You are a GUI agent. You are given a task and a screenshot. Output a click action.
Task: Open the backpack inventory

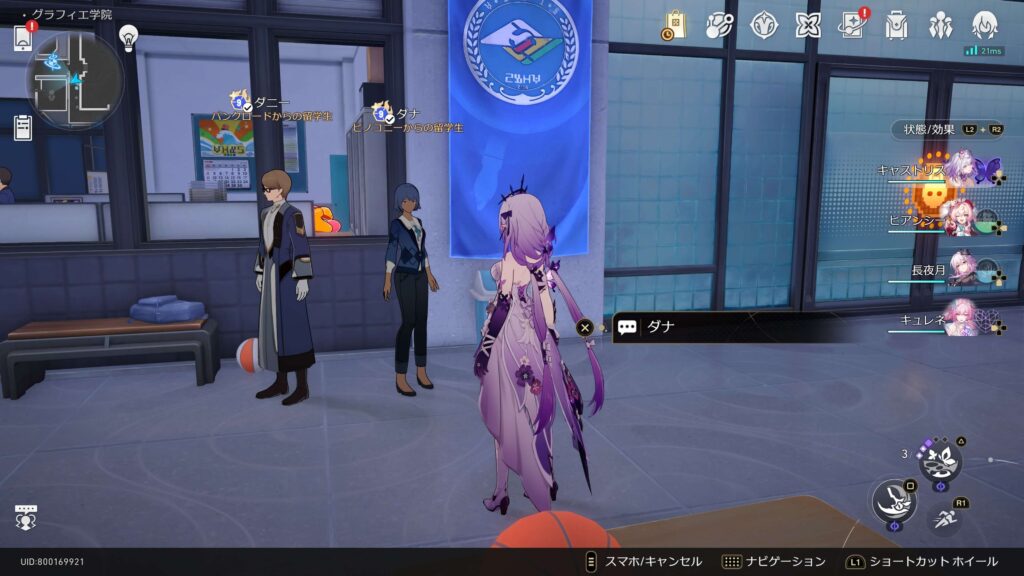click(x=896, y=25)
